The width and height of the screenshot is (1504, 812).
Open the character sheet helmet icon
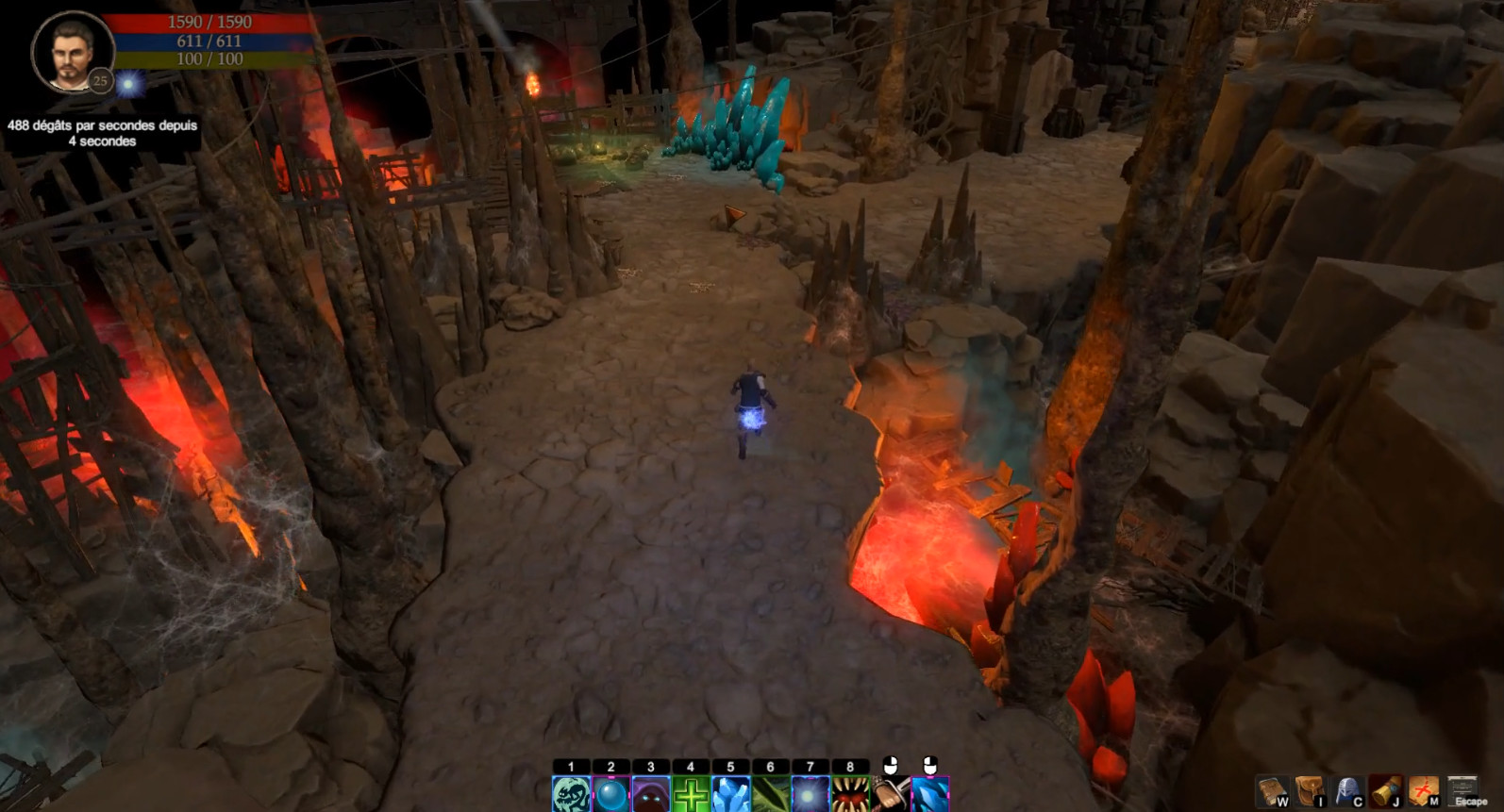[x=1346, y=789]
